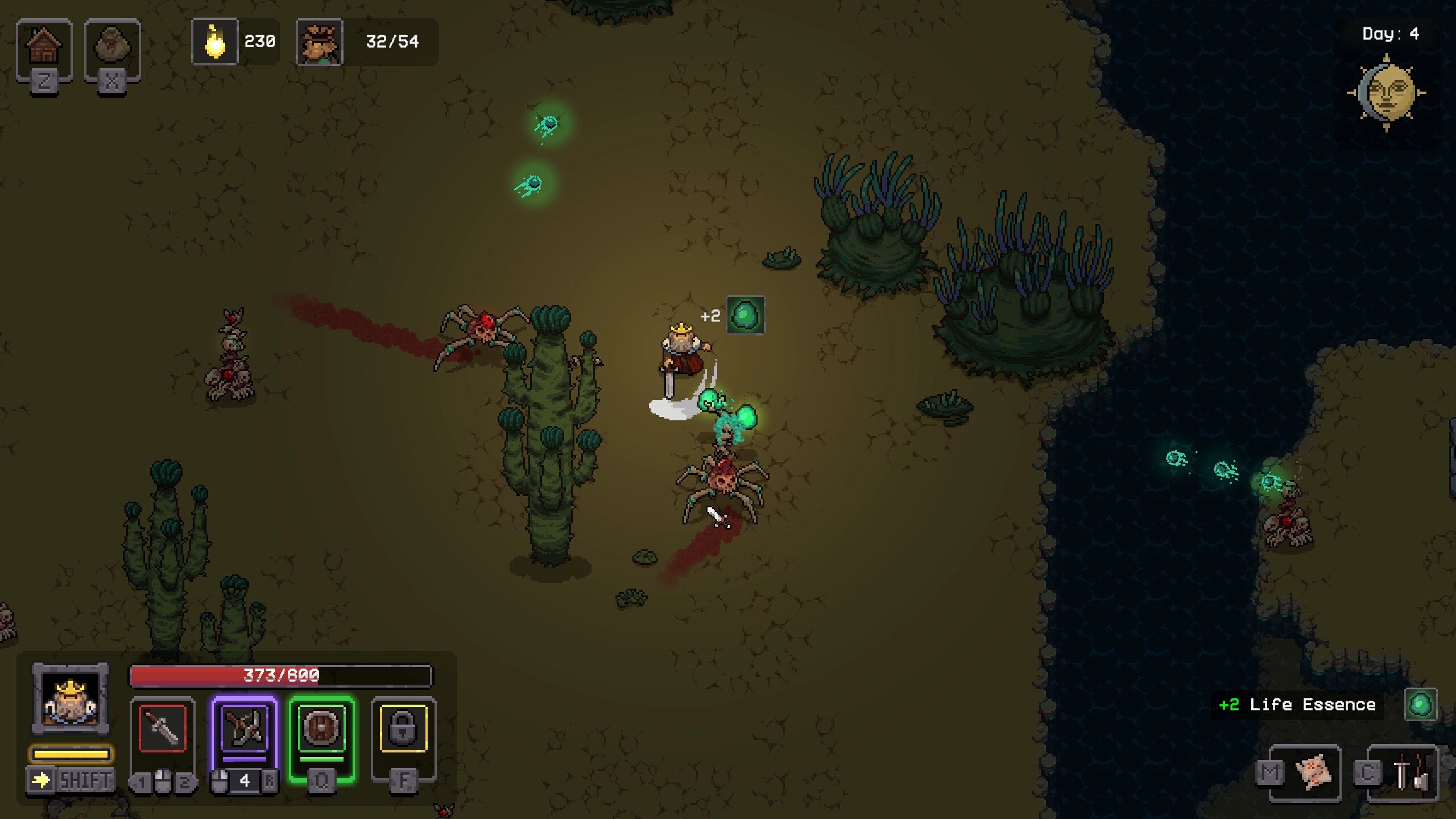
Task: Select the sword weapon slot
Action: pos(163,729)
